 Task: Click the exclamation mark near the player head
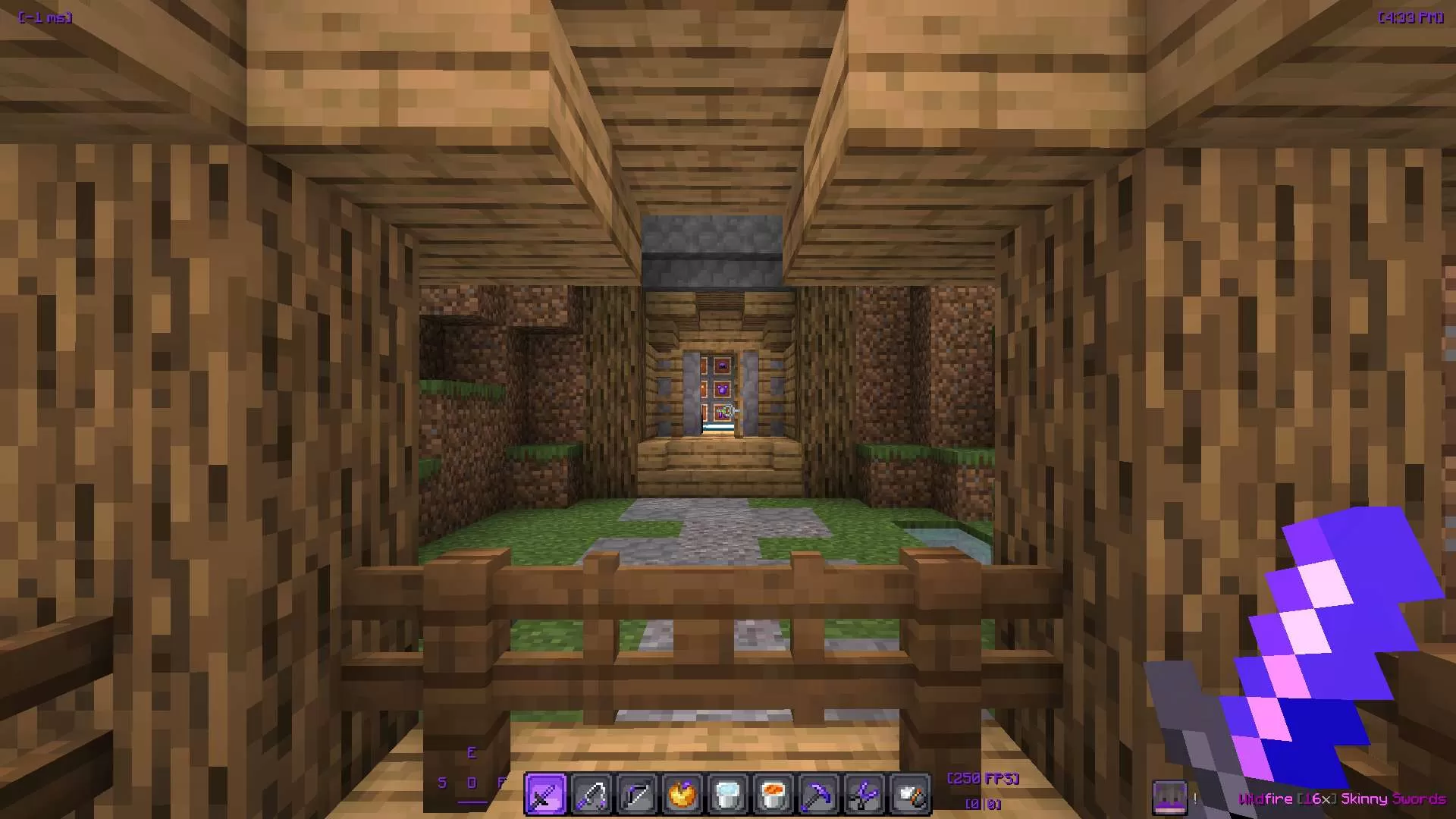pos(1195,797)
